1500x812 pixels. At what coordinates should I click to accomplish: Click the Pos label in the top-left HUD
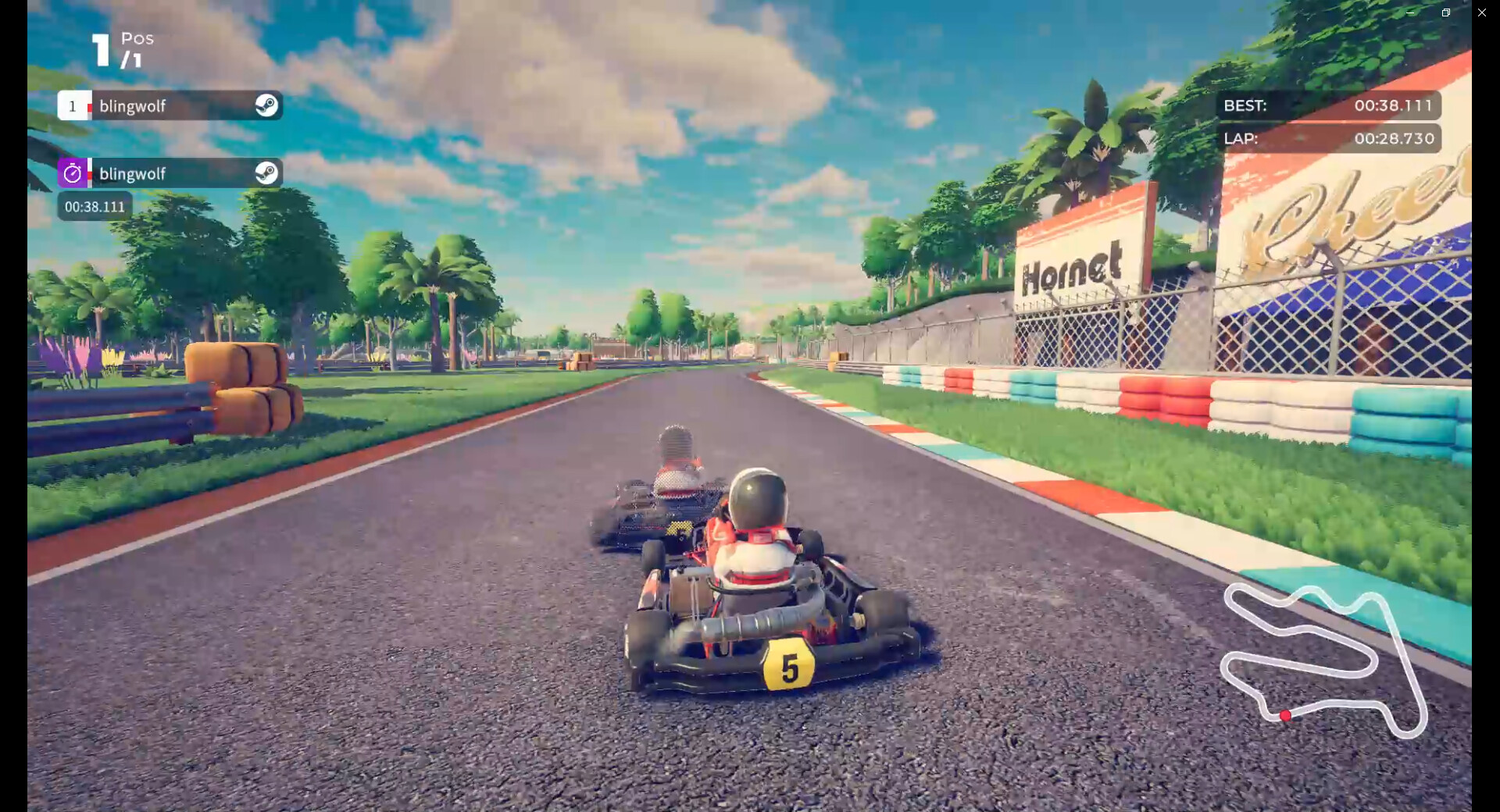136,37
